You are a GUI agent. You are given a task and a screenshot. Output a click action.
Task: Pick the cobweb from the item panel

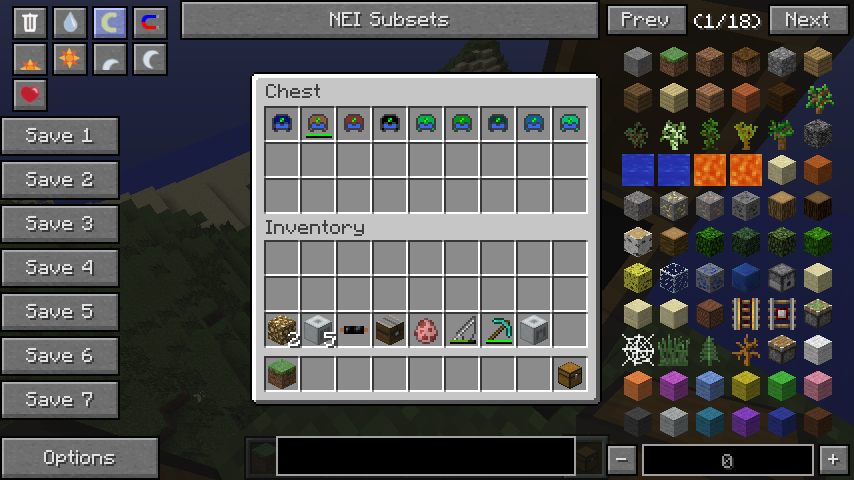638,349
